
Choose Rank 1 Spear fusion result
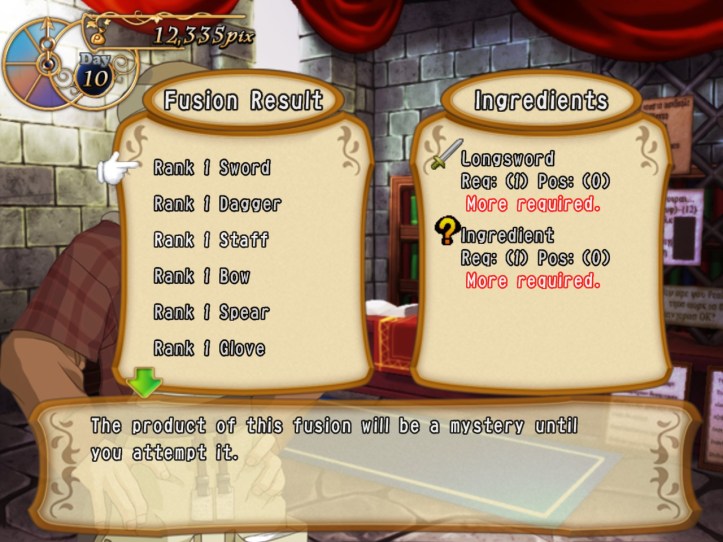(x=211, y=312)
